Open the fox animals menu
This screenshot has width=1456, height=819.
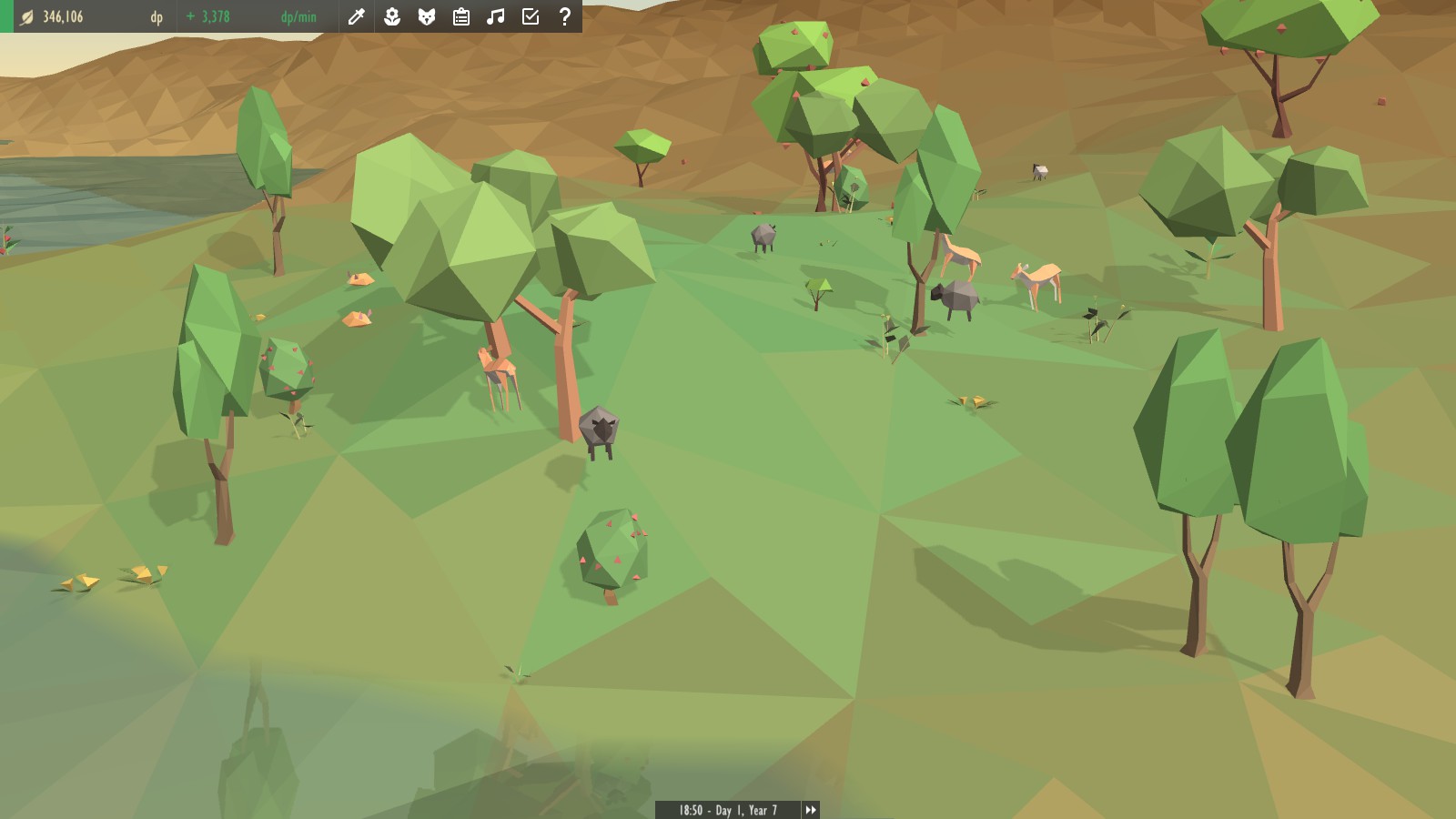(x=426, y=16)
